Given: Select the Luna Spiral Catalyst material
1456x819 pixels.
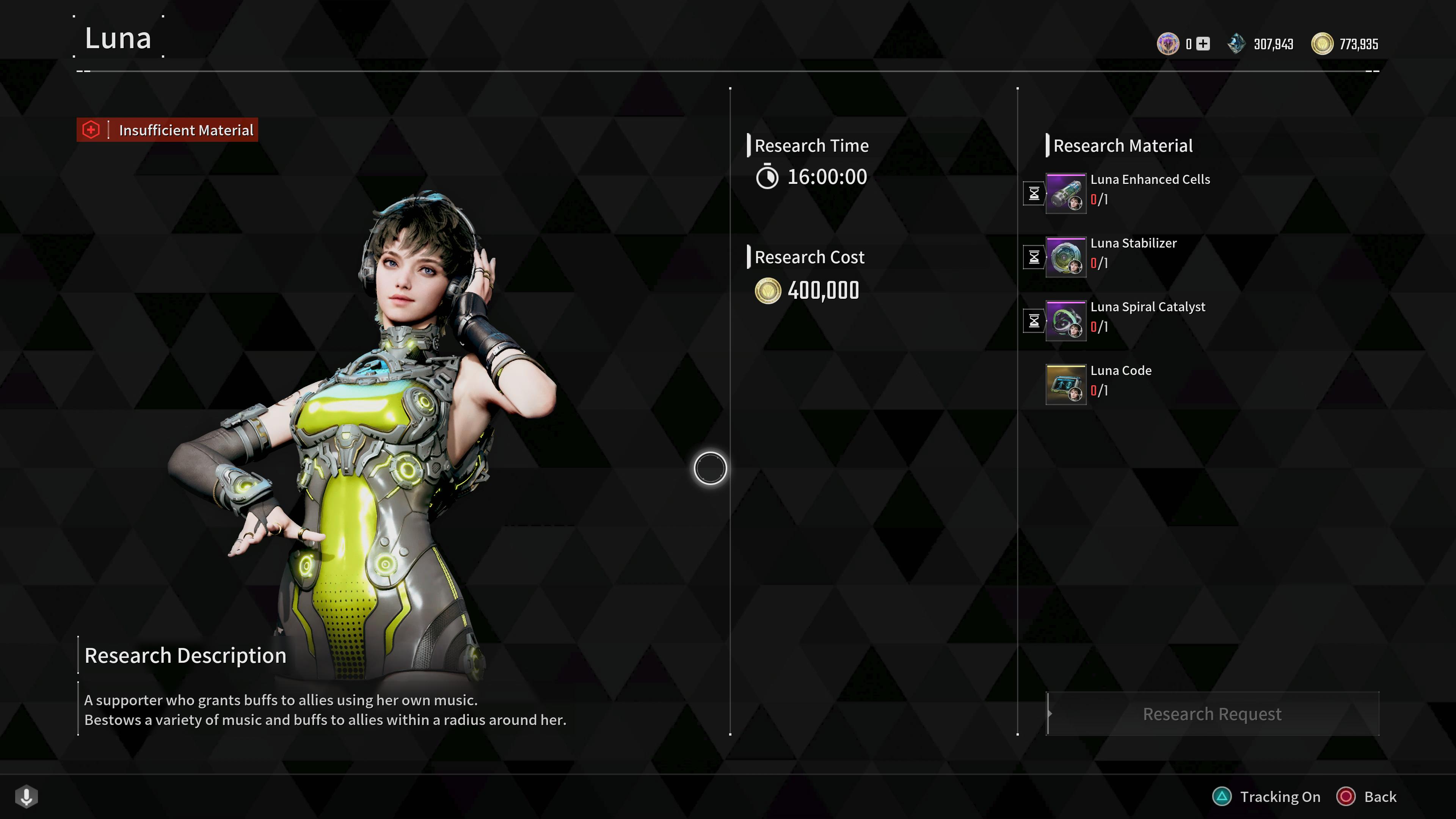Looking at the screenshot, I should pyautogui.click(x=1066, y=321).
